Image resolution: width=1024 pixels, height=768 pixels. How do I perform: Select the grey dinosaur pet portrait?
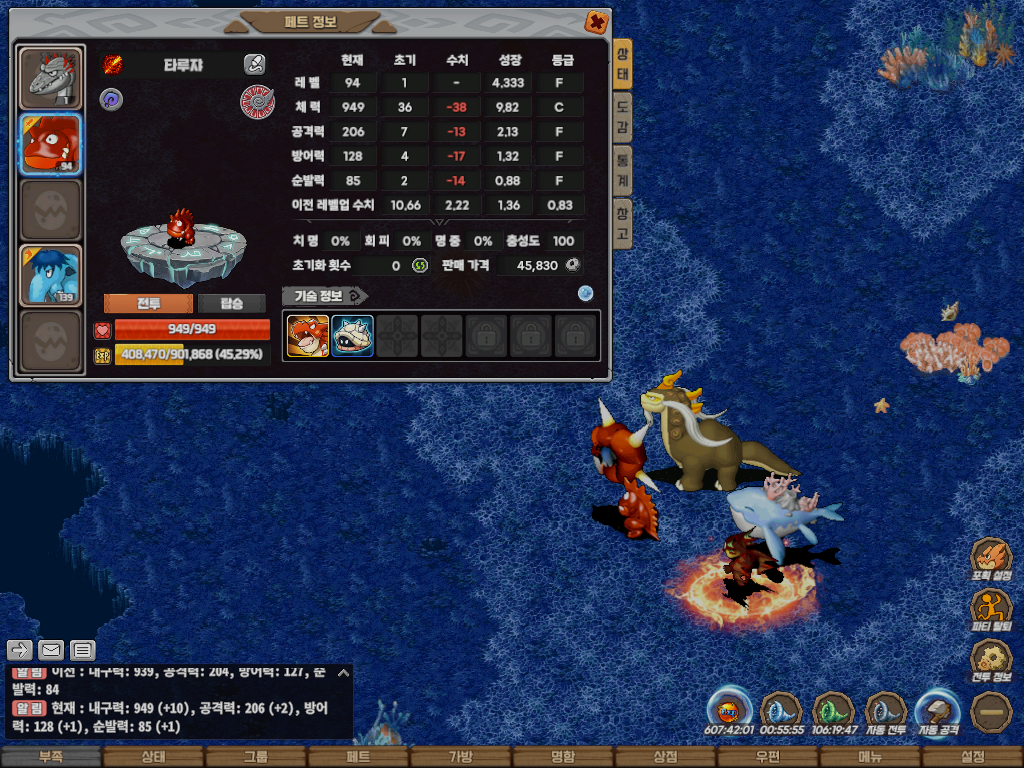50,77
